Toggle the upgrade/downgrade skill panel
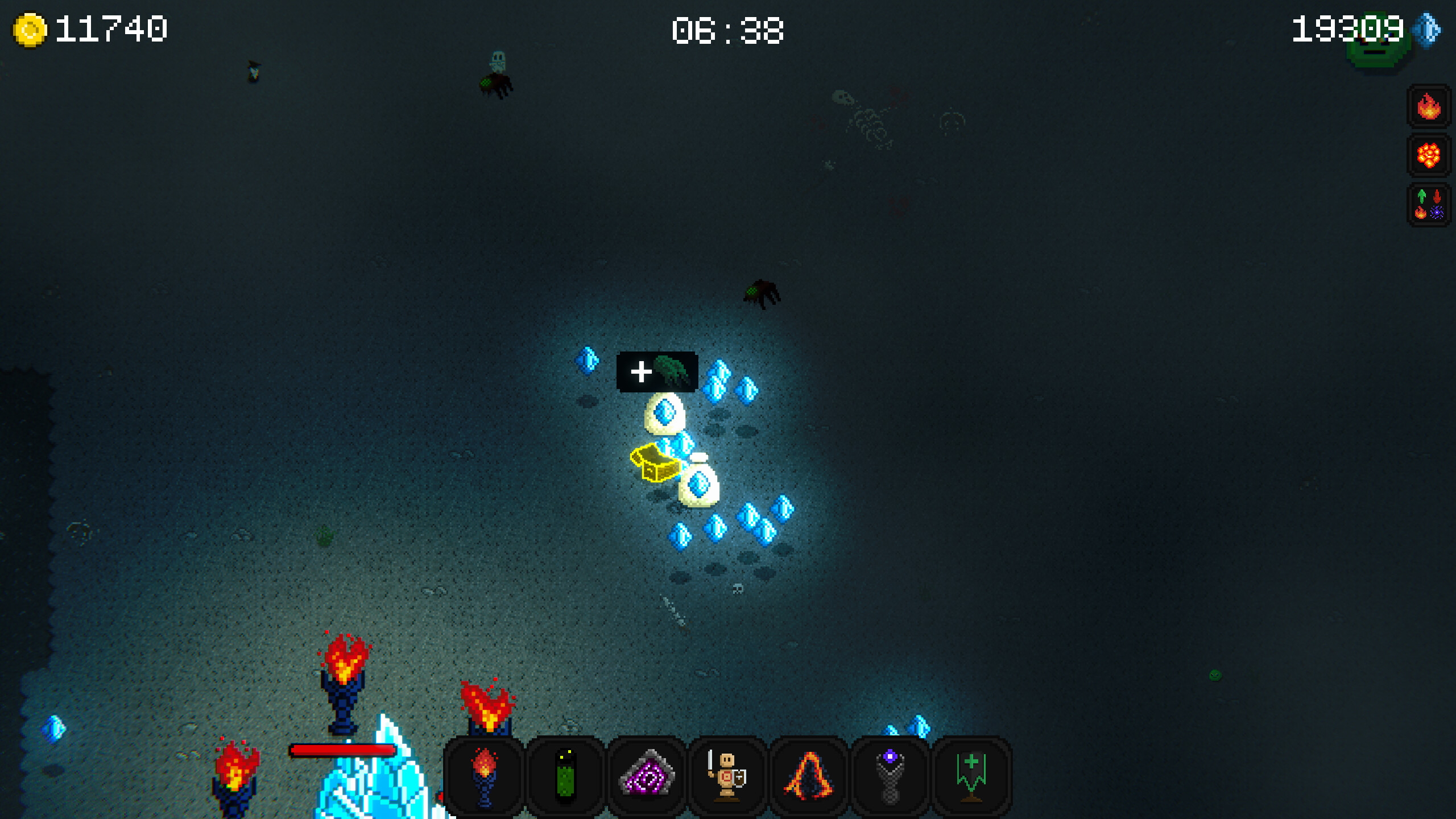Screen dimensions: 1456x819 pos(1429,205)
